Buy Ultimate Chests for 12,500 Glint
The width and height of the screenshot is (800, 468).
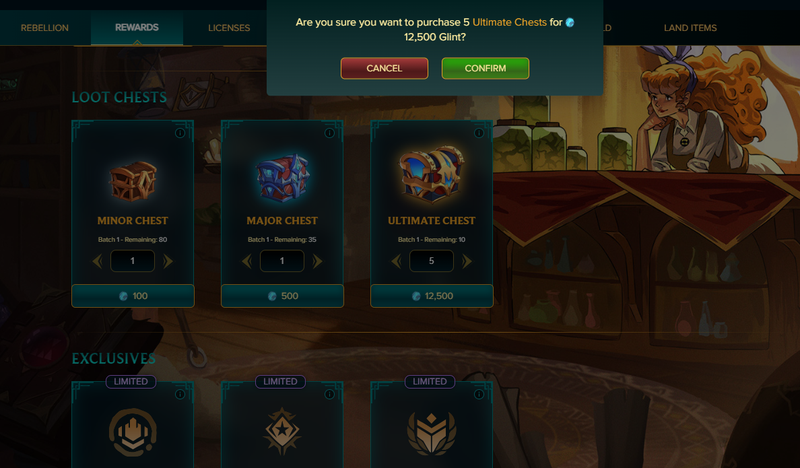(432, 296)
